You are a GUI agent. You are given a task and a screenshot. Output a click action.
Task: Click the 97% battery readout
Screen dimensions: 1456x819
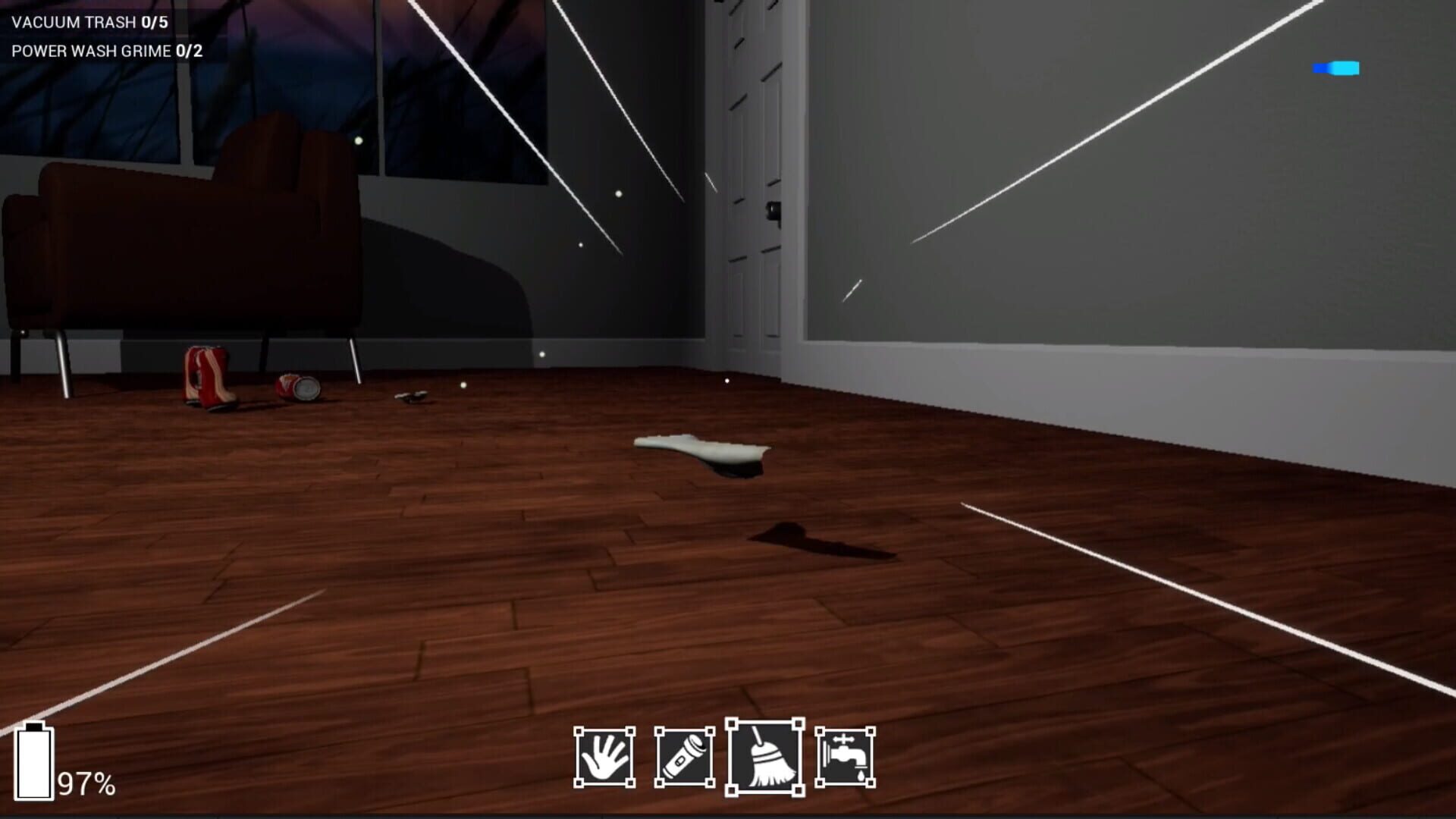(x=87, y=781)
